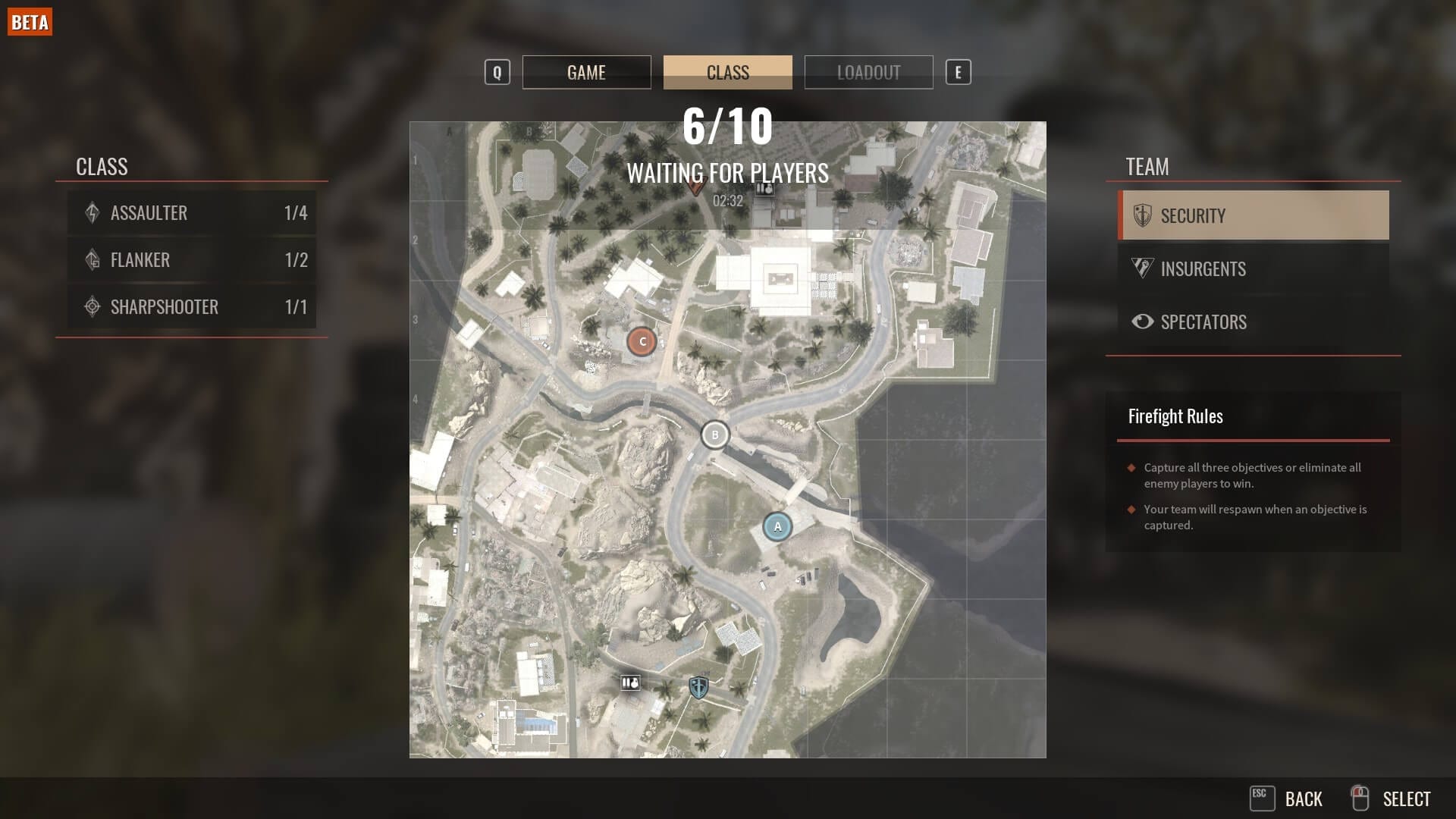The height and width of the screenshot is (819, 1456).
Task: Open the Class tab
Action: pyautogui.click(x=727, y=72)
